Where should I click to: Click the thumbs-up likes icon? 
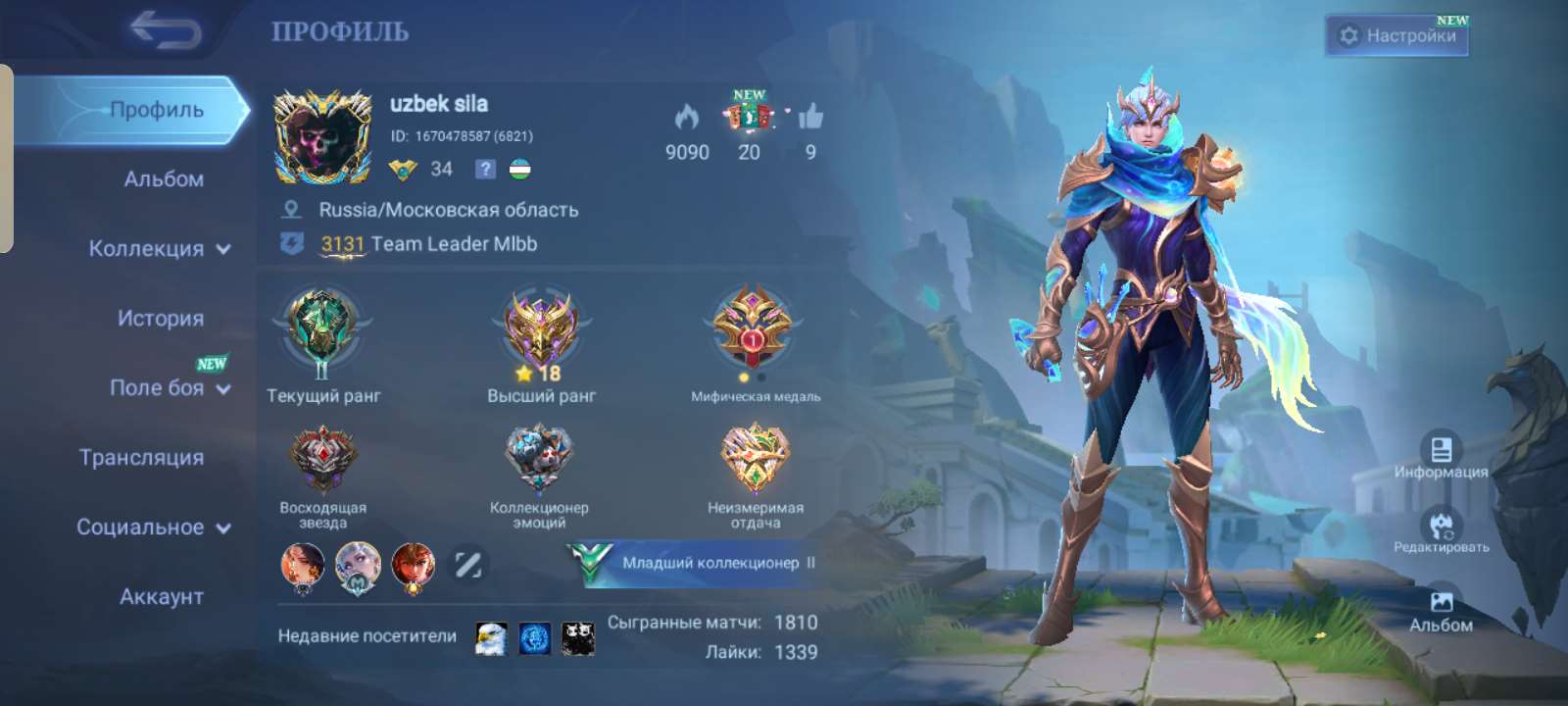click(x=809, y=120)
